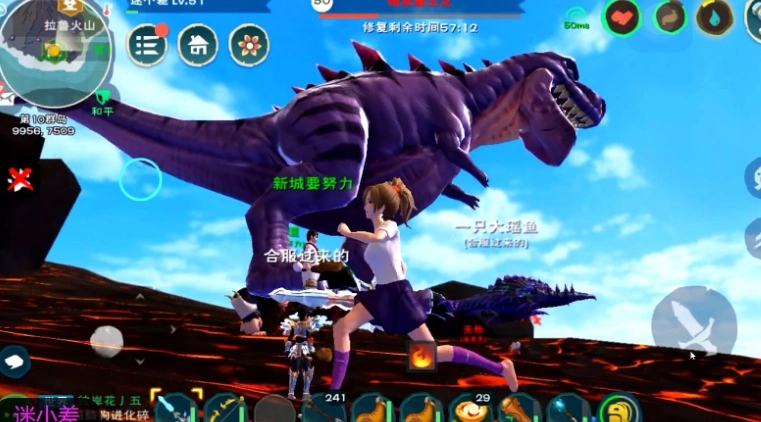Select the hotbar slot with count 29

pos(469,409)
